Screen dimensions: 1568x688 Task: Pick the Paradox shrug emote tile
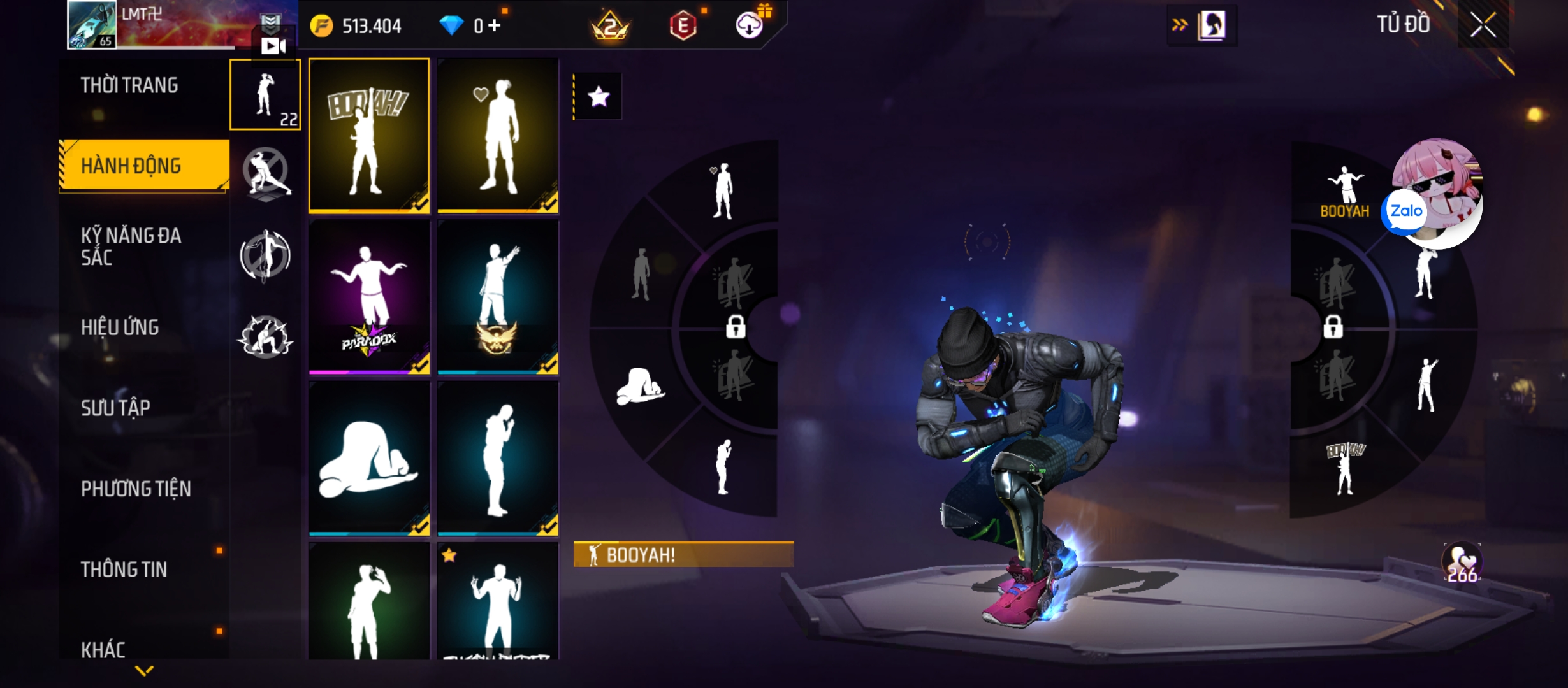[369, 297]
